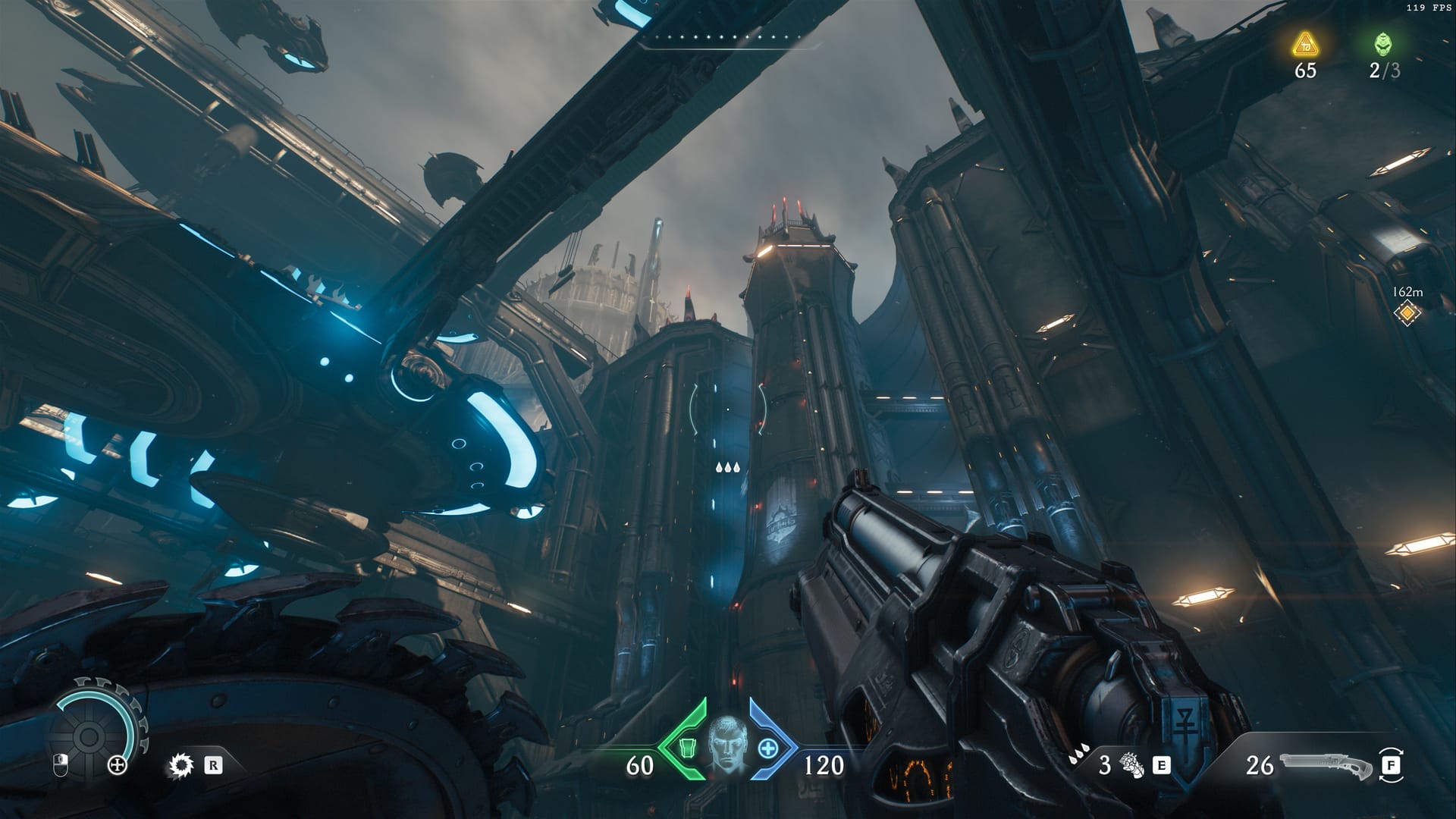
Task: Click the gold currency triangle icon
Action: pos(1304,45)
